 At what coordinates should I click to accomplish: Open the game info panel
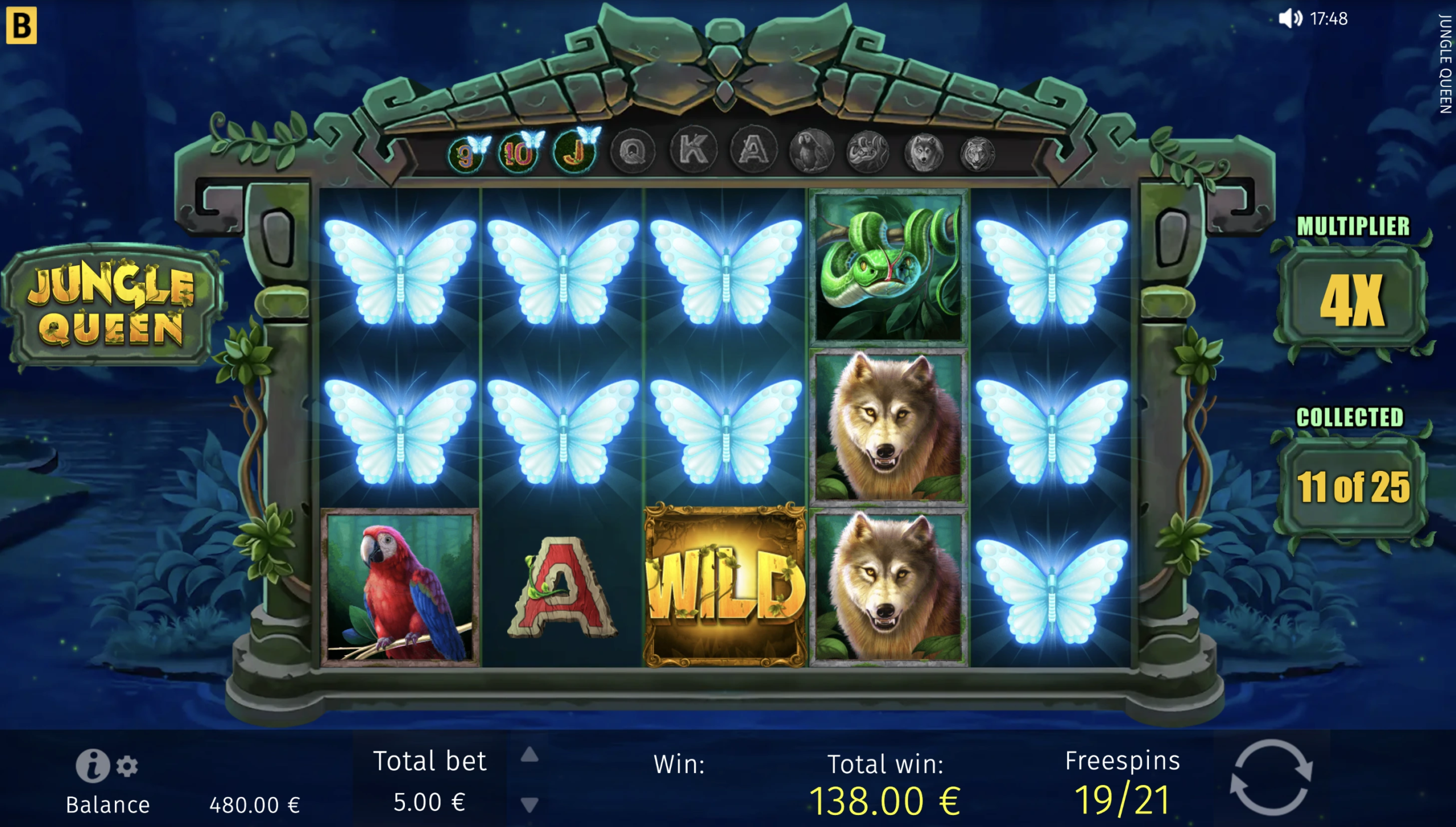coord(92,765)
